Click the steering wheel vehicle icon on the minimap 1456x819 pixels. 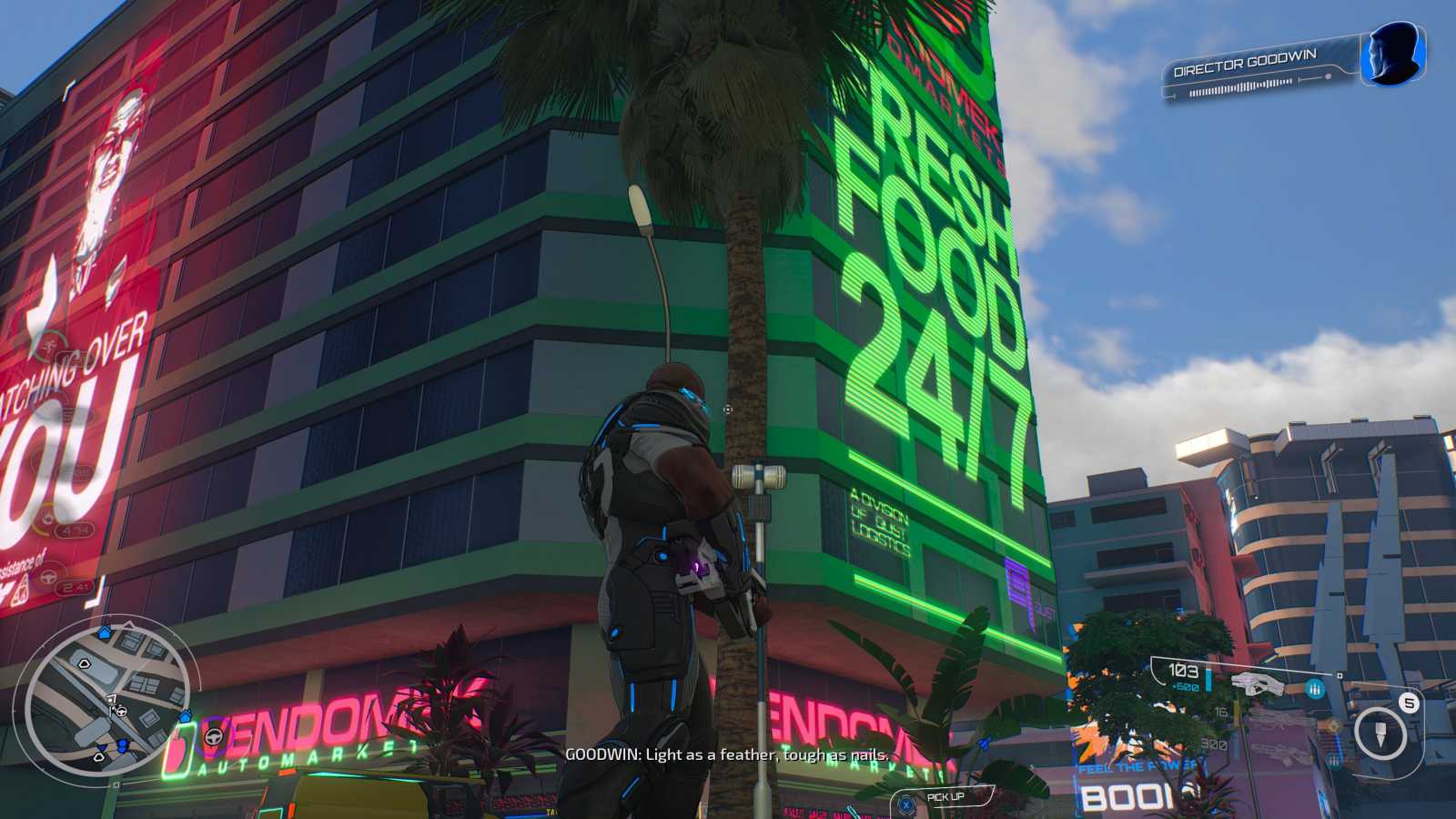pos(121,712)
